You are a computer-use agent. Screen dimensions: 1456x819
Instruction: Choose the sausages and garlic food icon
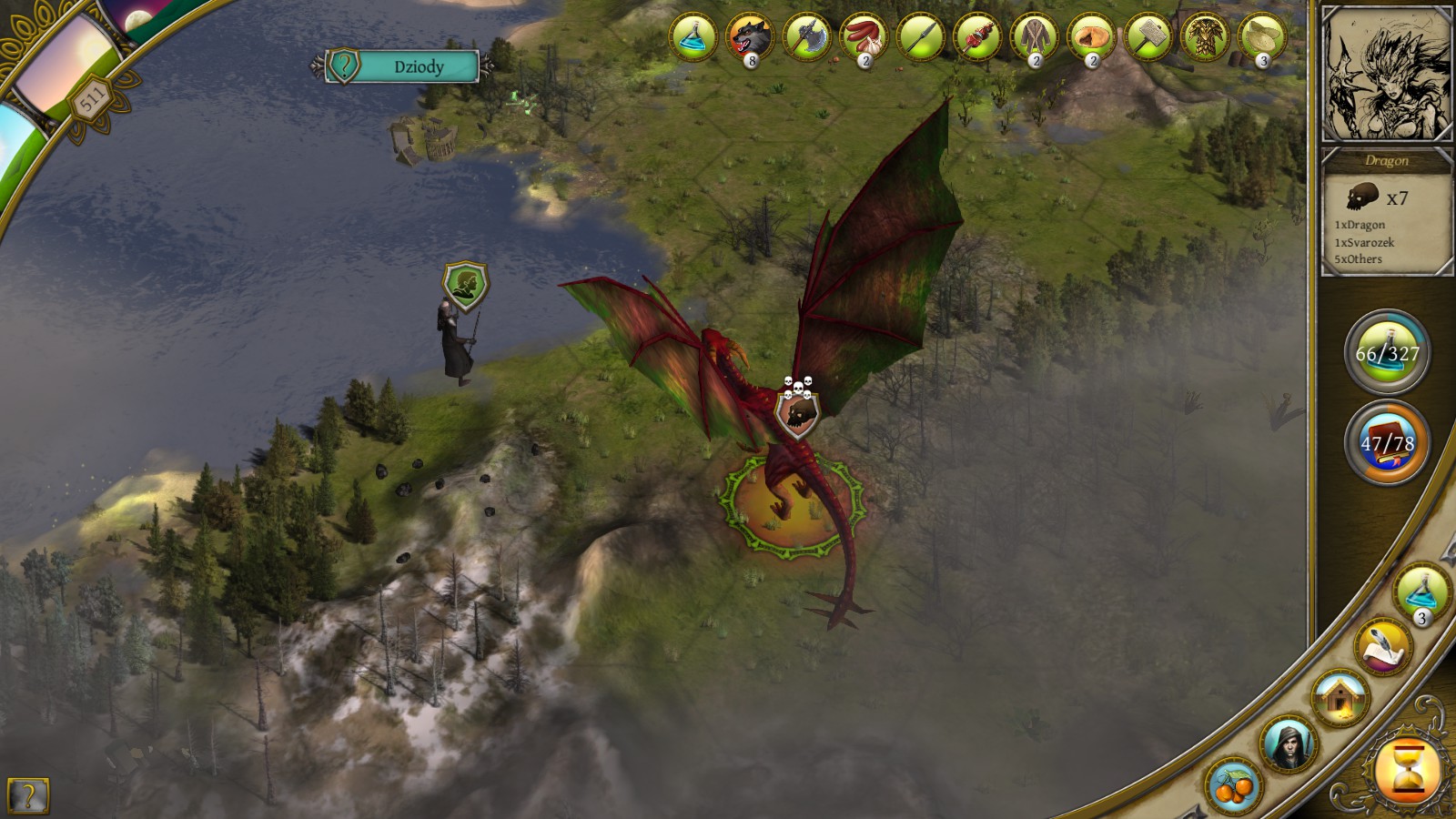pyautogui.click(x=864, y=38)
